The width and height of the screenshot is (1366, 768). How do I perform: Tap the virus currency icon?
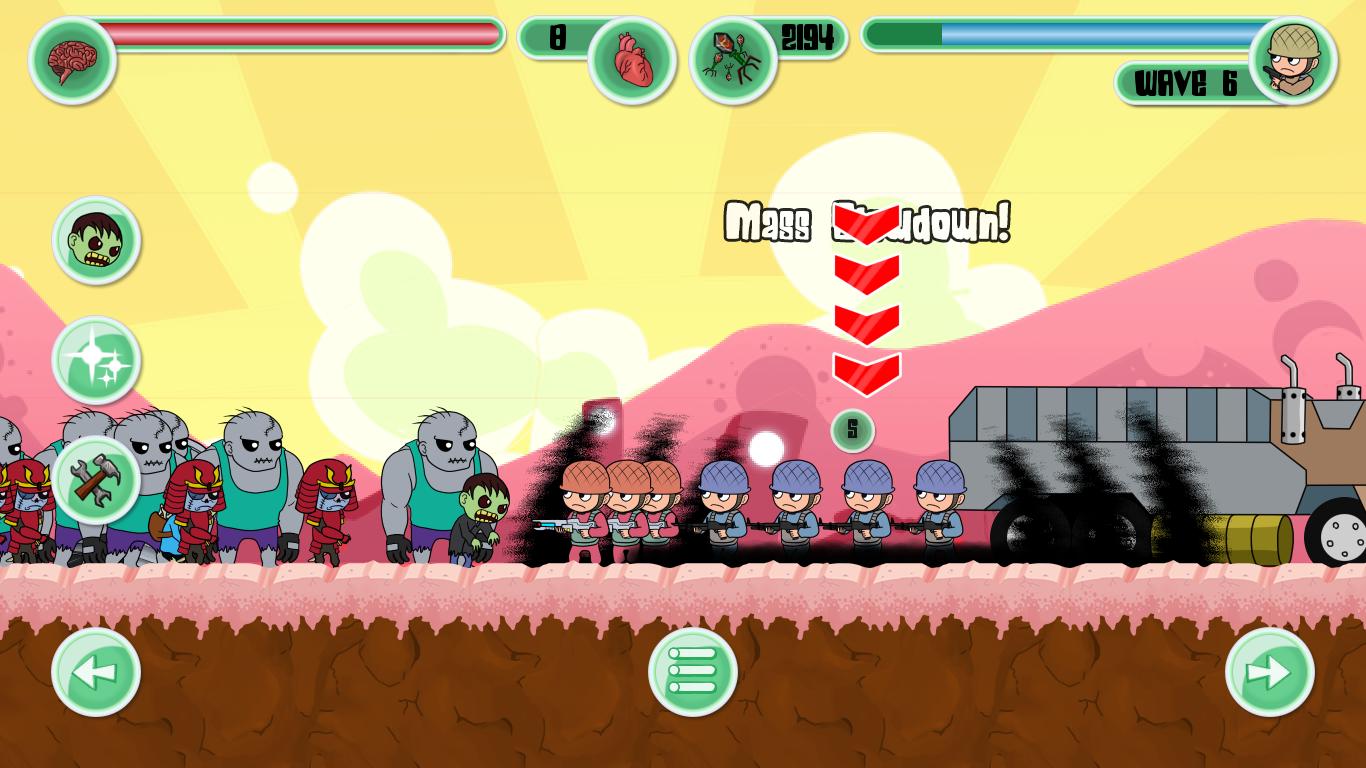click(x=733, y=60)
